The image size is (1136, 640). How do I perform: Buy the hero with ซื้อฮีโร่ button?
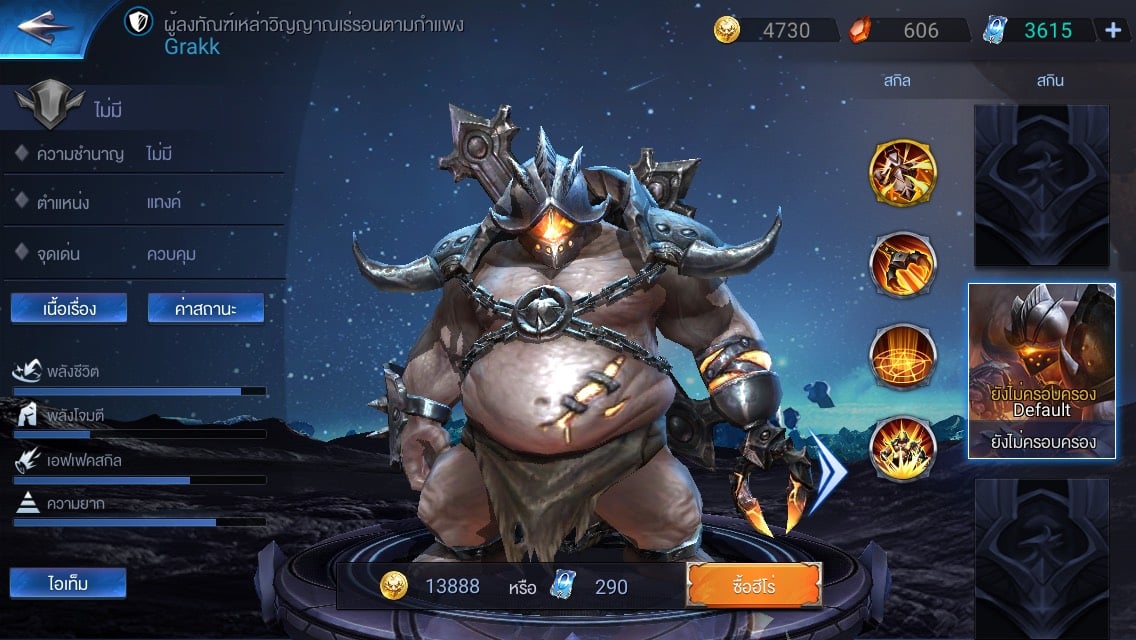click(x=753, y=585)
